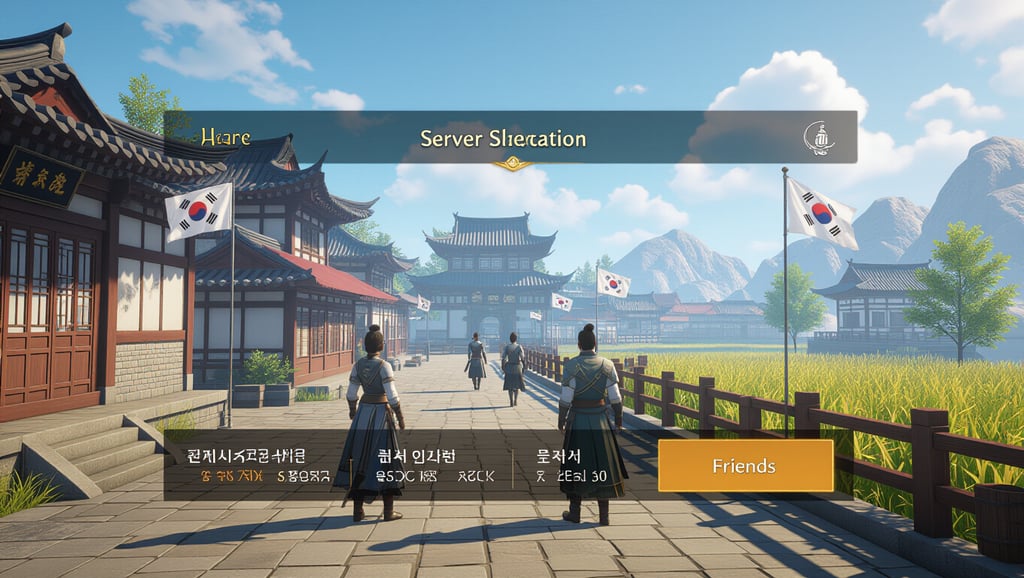Choose the server entry with orange subtext
The image size is (1024, 578).
pos(260,467)
